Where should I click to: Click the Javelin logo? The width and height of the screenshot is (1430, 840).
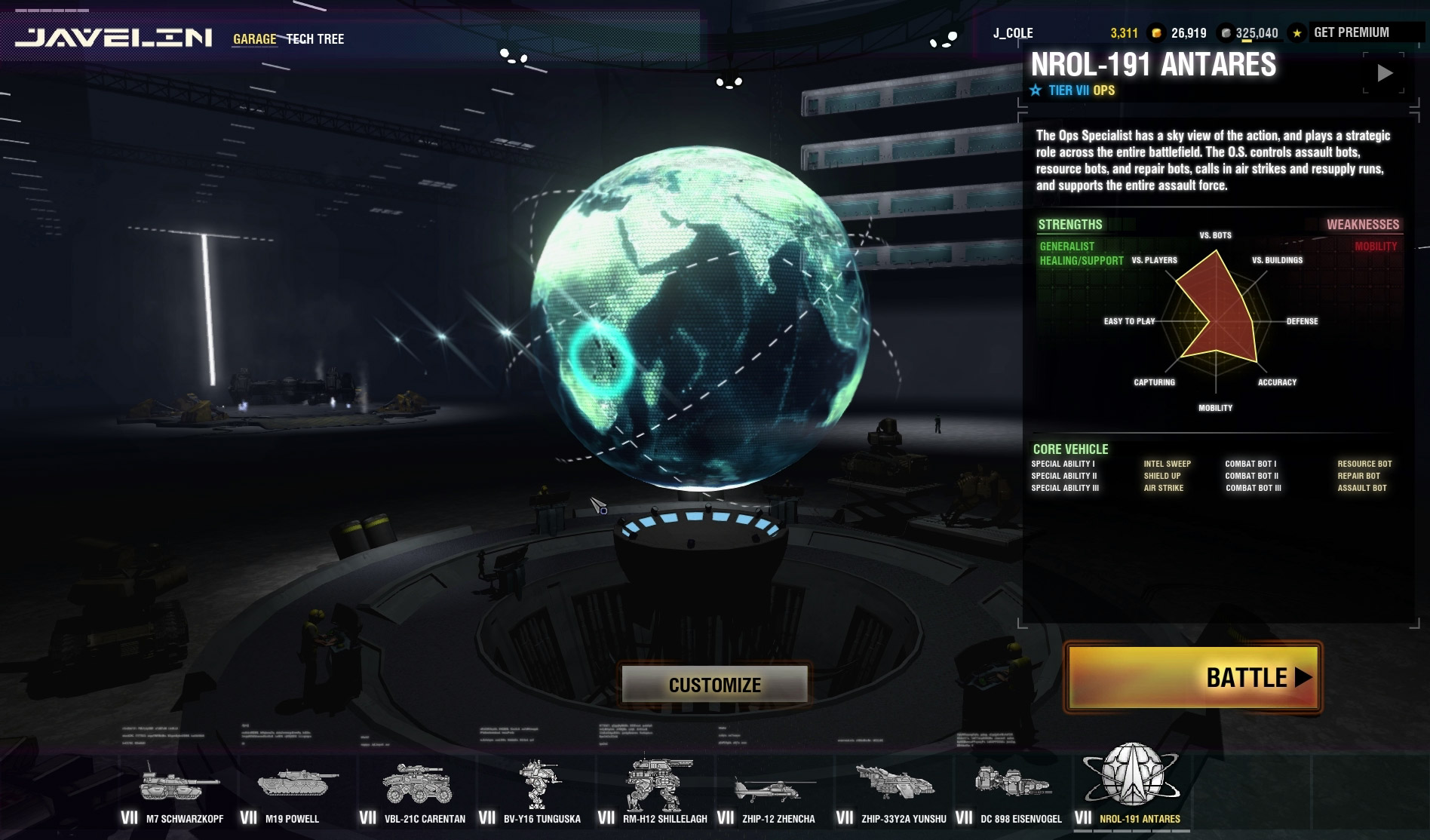coord(114,38)
